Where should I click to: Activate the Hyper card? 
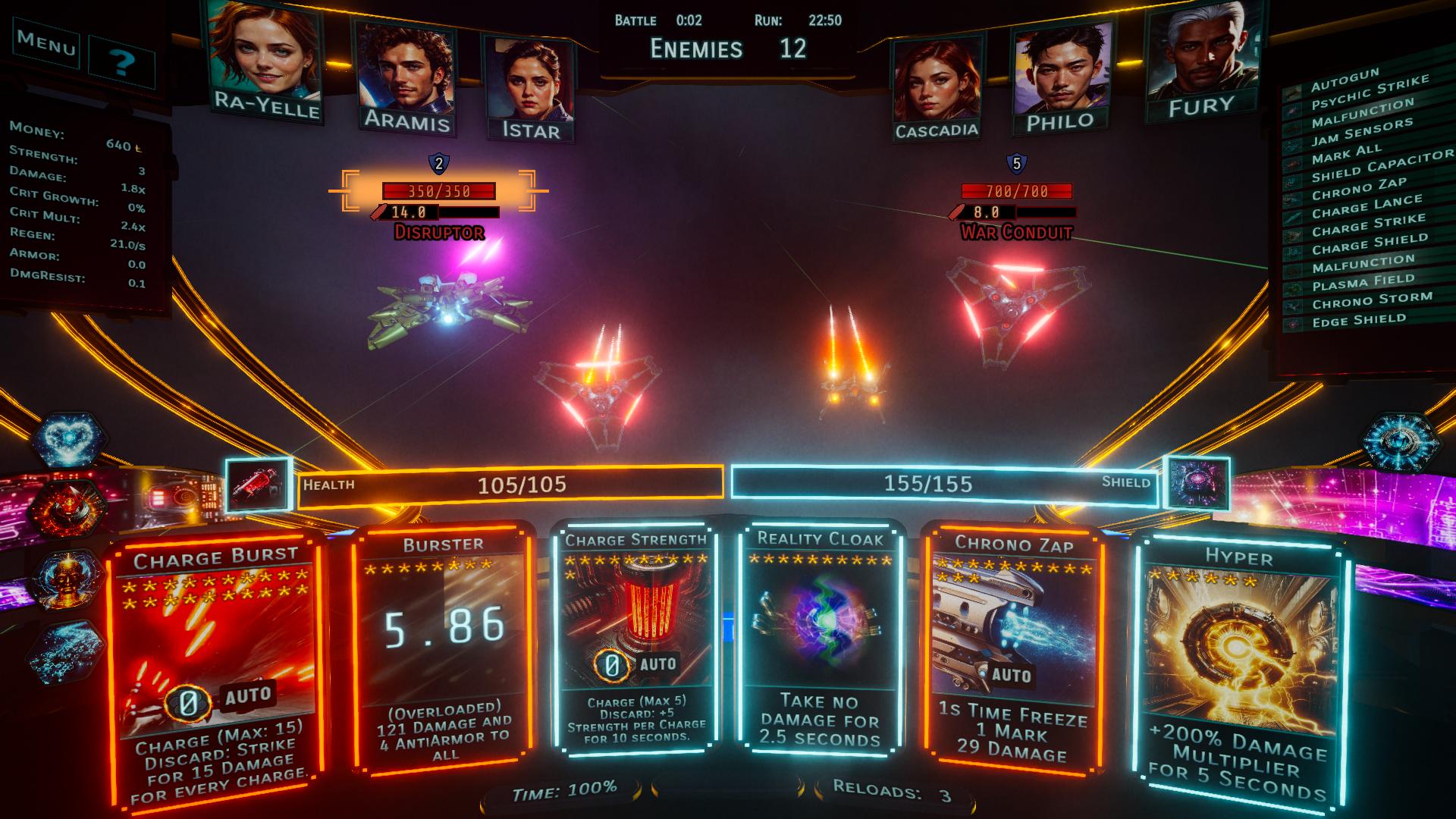(x=1239, y=667)
